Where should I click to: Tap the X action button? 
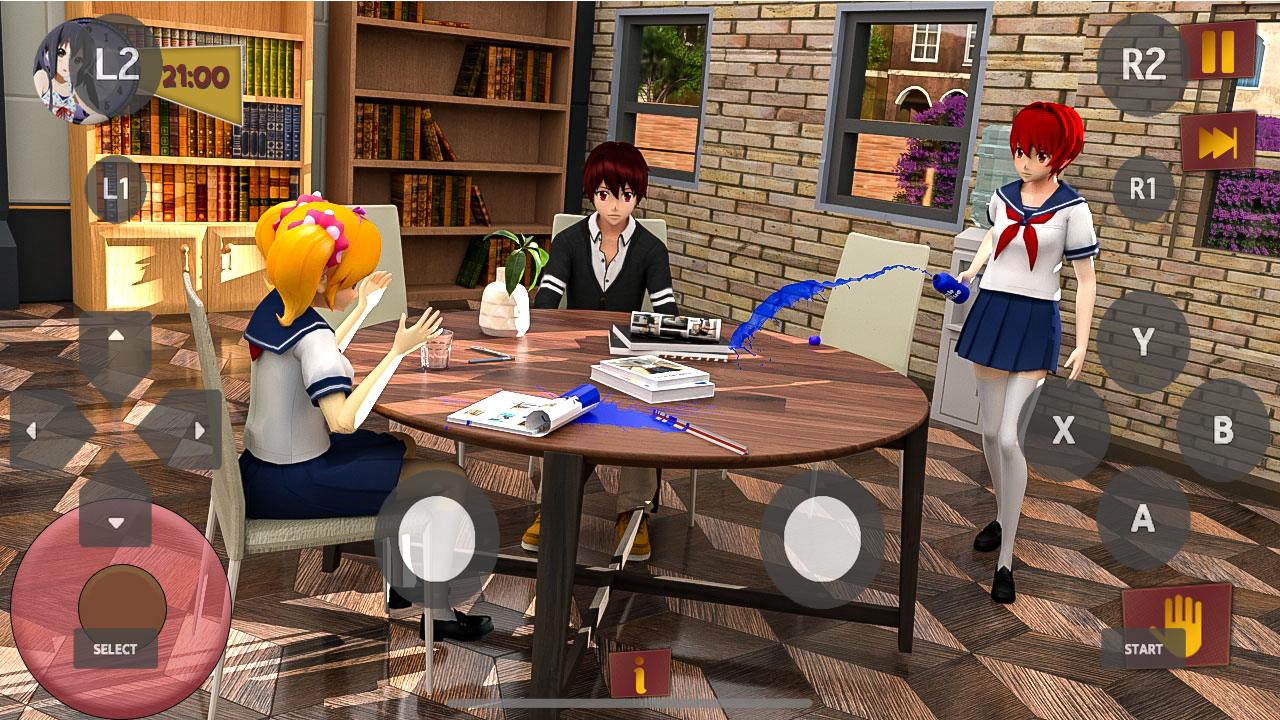coord(1064,432)
